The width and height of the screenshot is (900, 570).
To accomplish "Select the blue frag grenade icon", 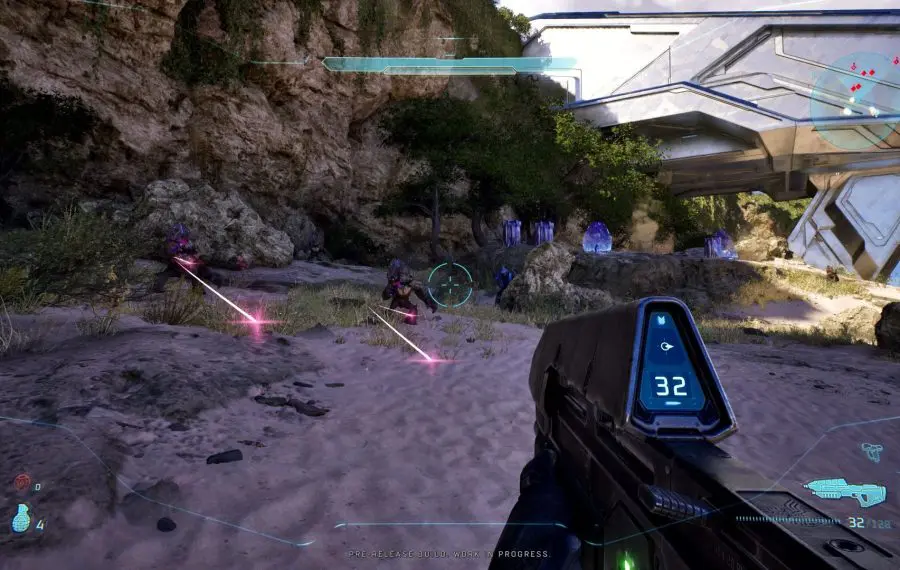I will click(x=22, y=518).
